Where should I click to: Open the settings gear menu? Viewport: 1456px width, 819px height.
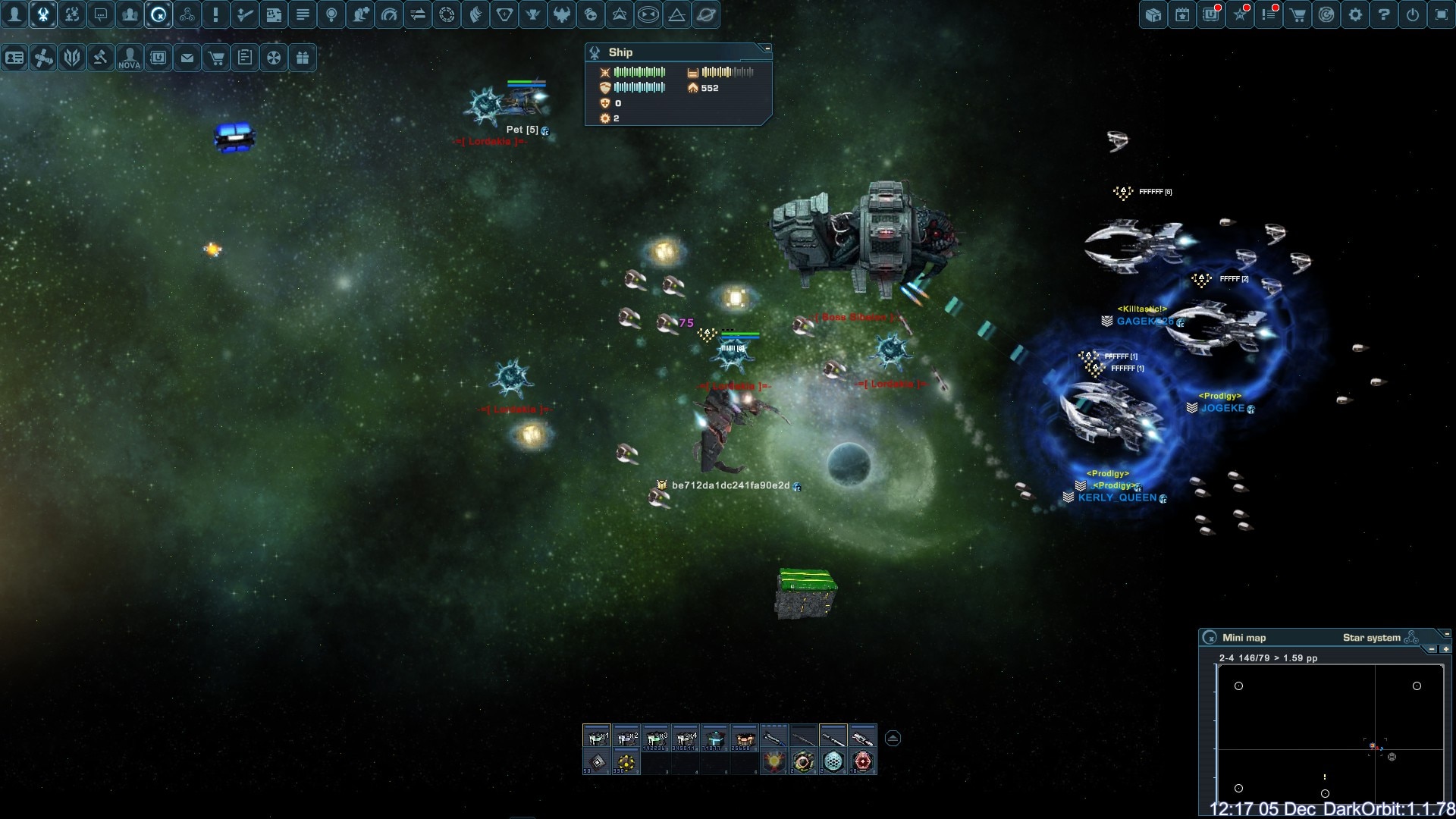[x=1355, y=14]
